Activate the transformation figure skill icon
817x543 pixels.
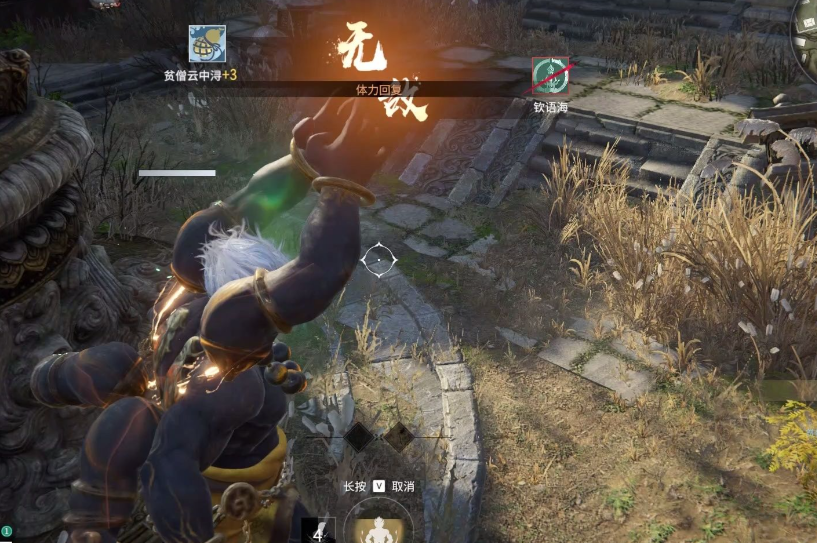point(378,529)
